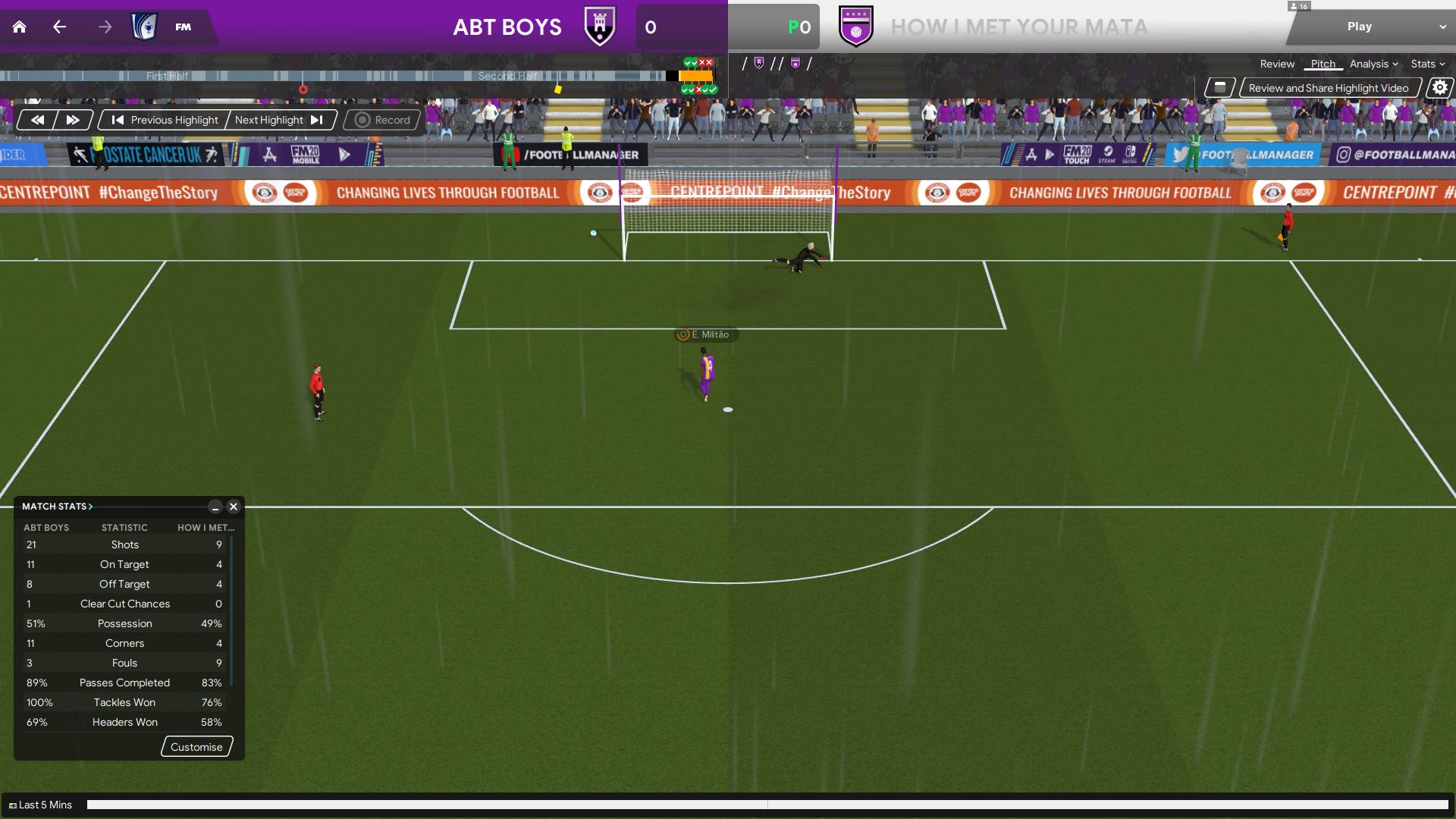Select the Pitch view tab
Screen dimensions: 1456x819
pos(1323,64)
